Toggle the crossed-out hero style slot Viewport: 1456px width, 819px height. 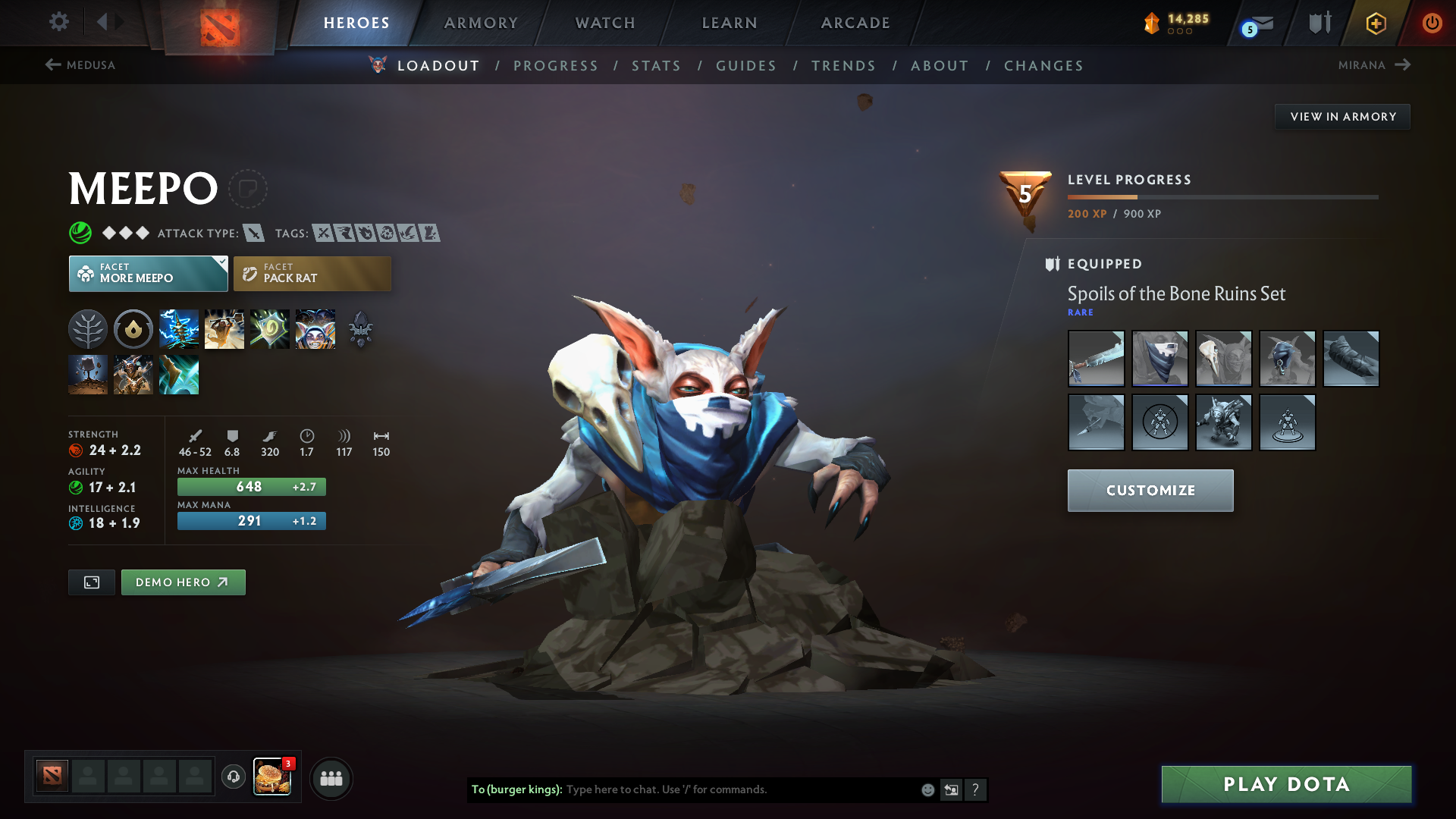(x=1159, y=422)
